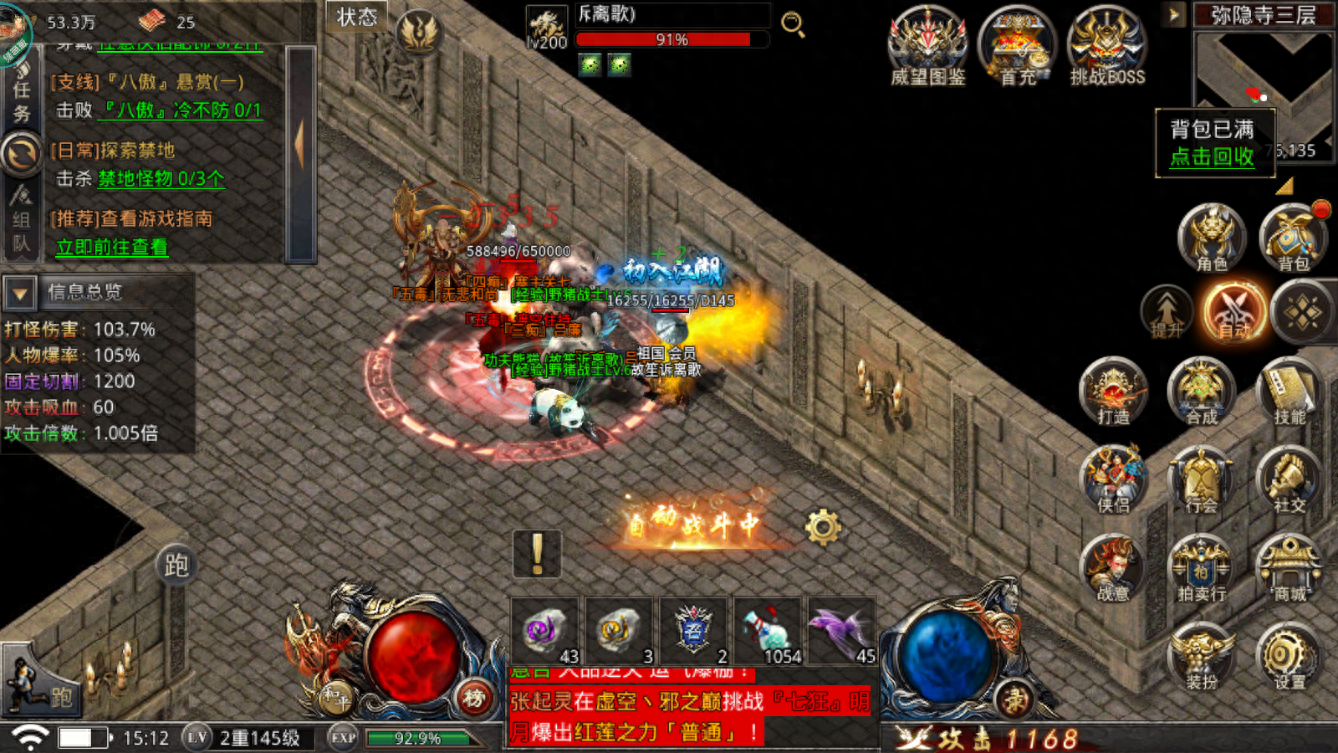1338x753 pixels.
Task: Open the 状态 status panel
Action: 357,17
